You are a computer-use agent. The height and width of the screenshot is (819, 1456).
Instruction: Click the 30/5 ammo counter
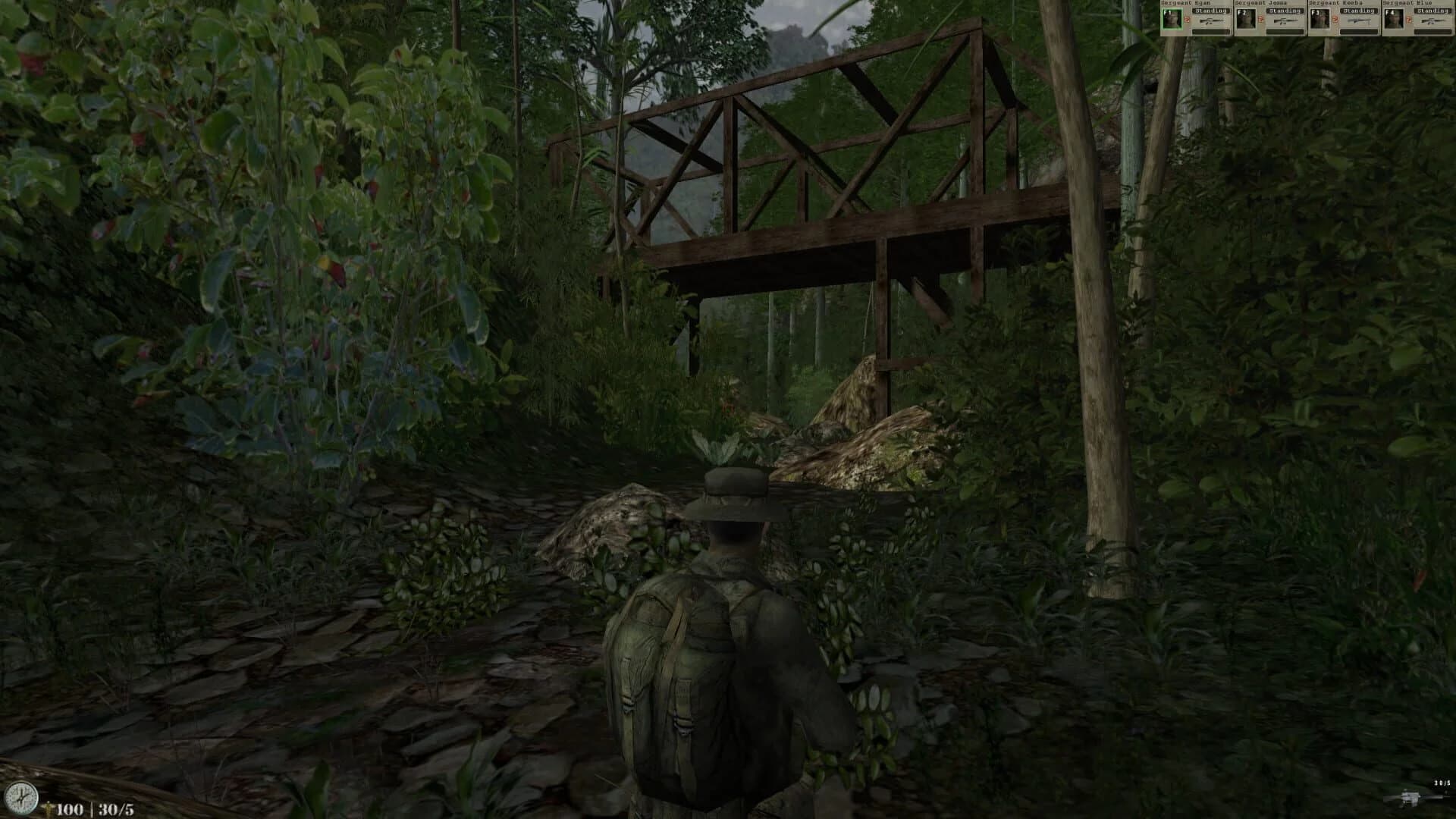115,808
